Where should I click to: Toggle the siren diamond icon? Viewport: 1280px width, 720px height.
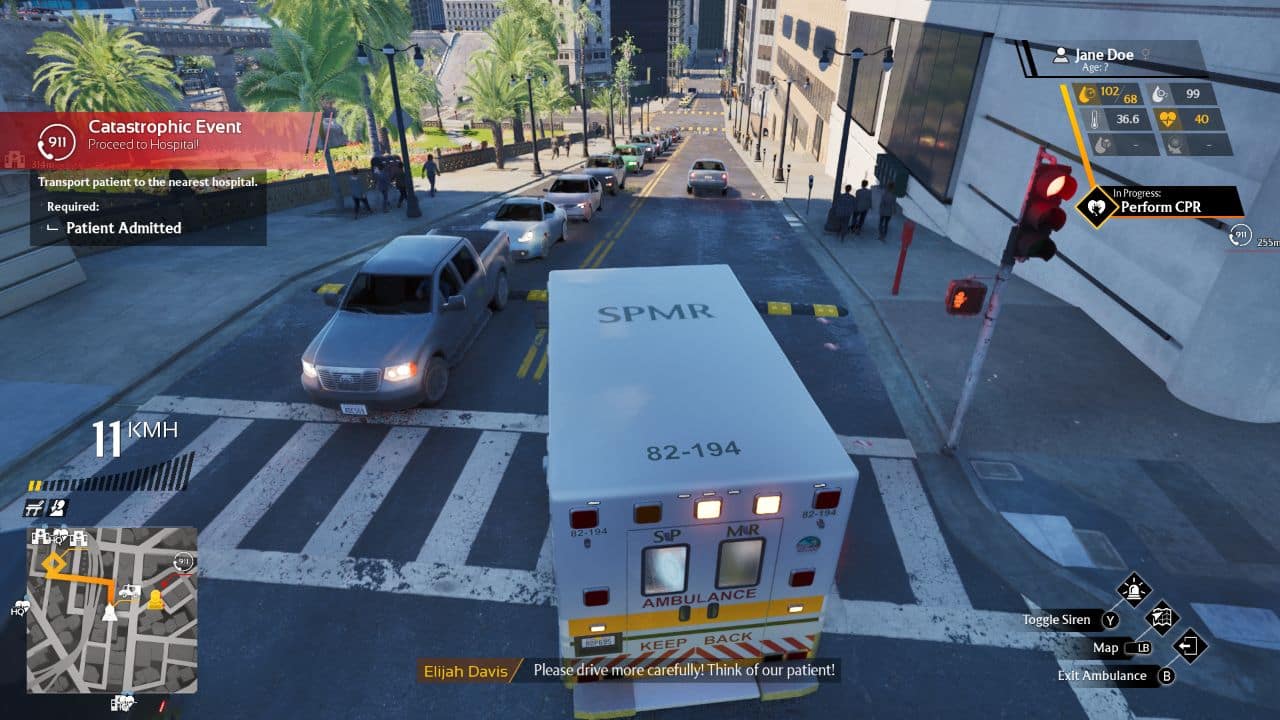coord(1132,588)
